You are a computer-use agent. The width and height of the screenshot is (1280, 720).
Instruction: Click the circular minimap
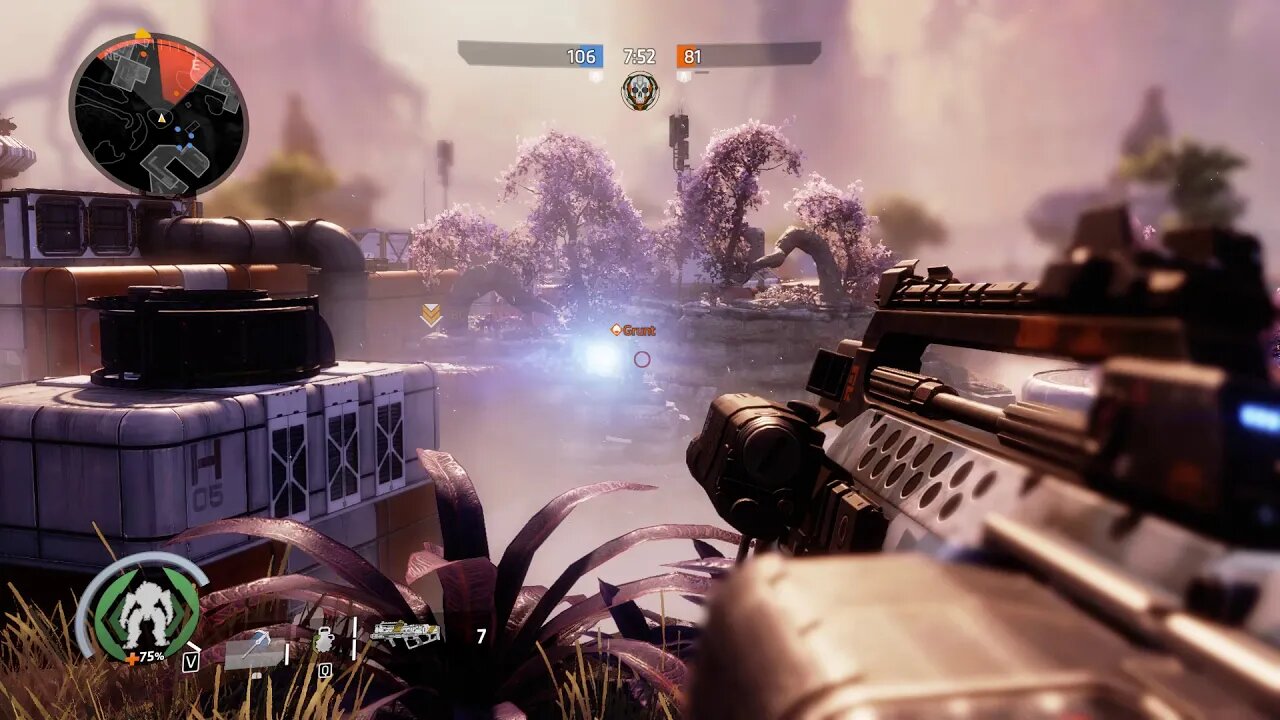[x=158, y=114]
